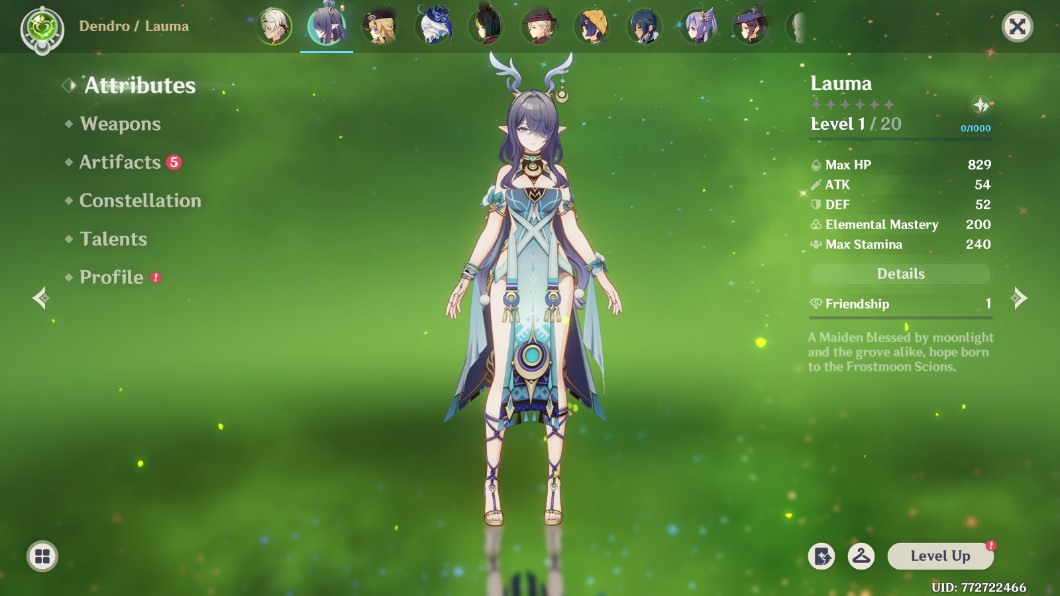Go to the Constellation section

140,200
